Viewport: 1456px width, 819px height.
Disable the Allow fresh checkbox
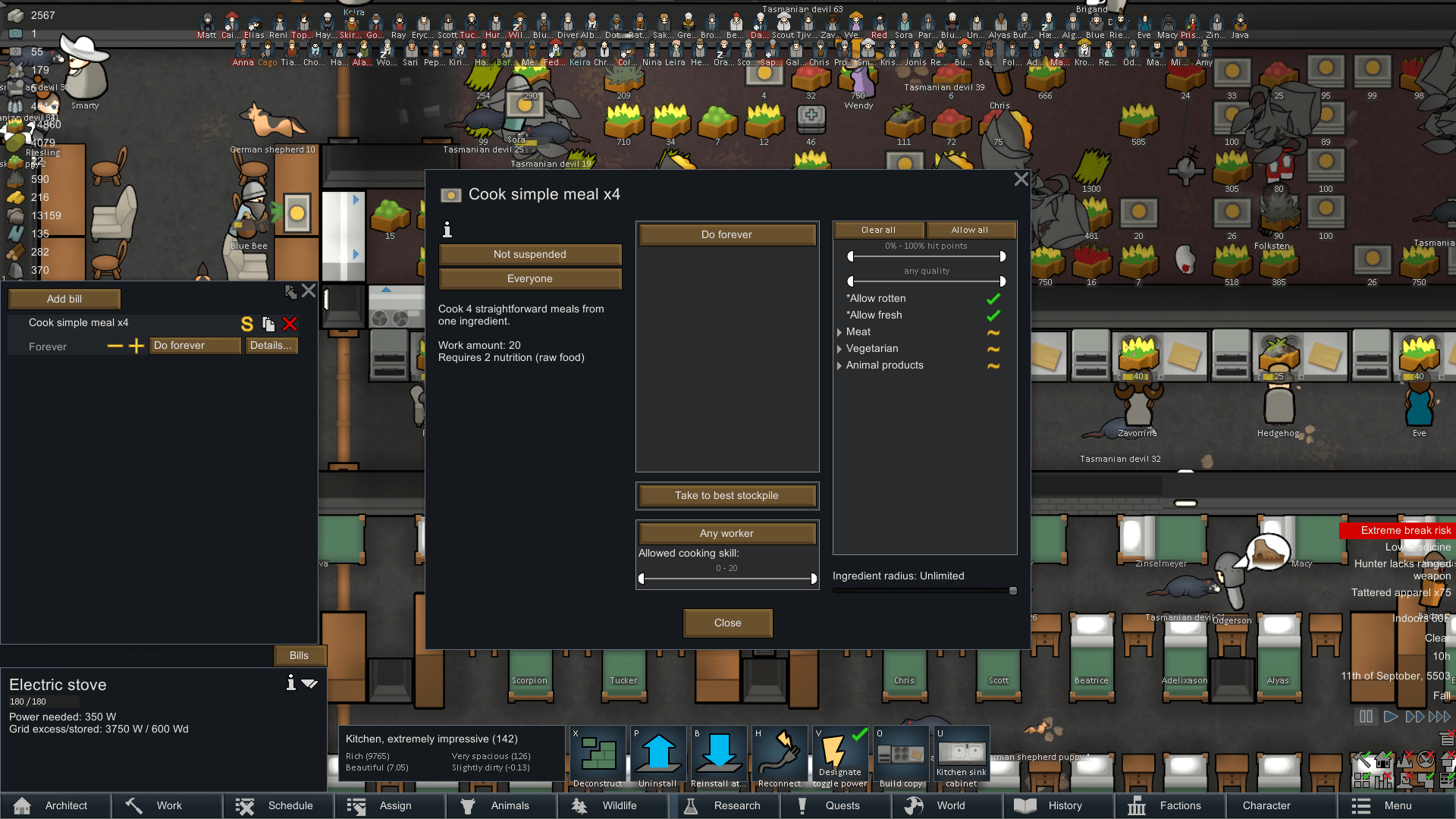993,315
